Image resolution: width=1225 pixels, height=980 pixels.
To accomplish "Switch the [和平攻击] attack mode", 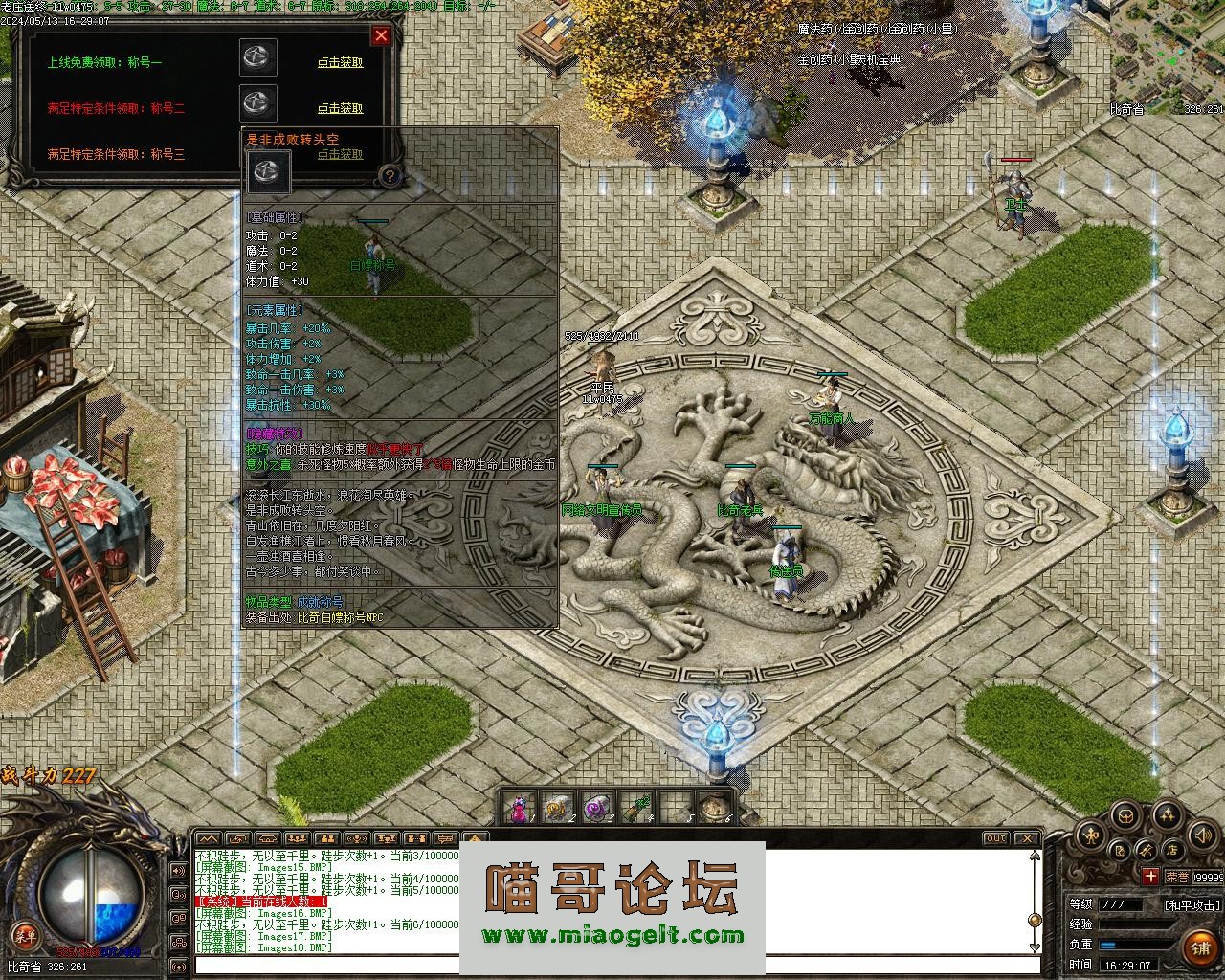I will [x=1192, y=904].
